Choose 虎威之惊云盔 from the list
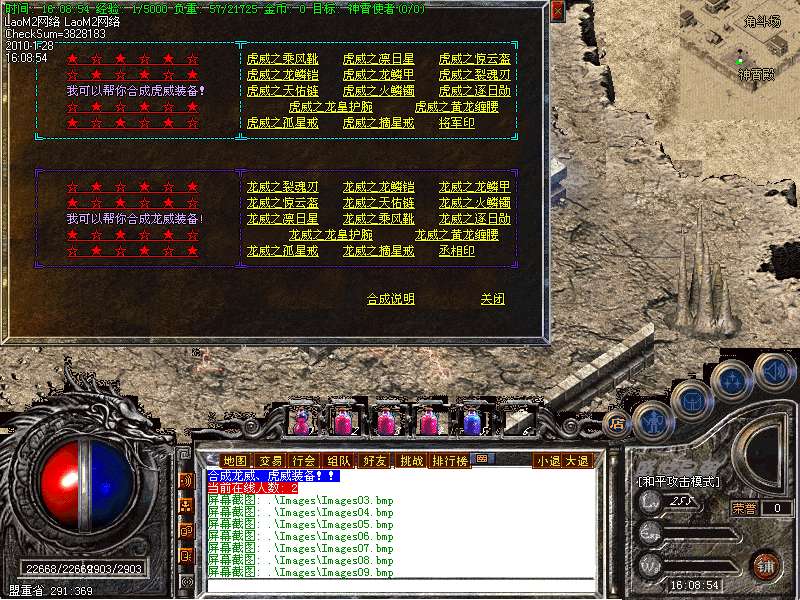Image resolution: width=800 pixels, height=600 pixels. coord(475,59)
